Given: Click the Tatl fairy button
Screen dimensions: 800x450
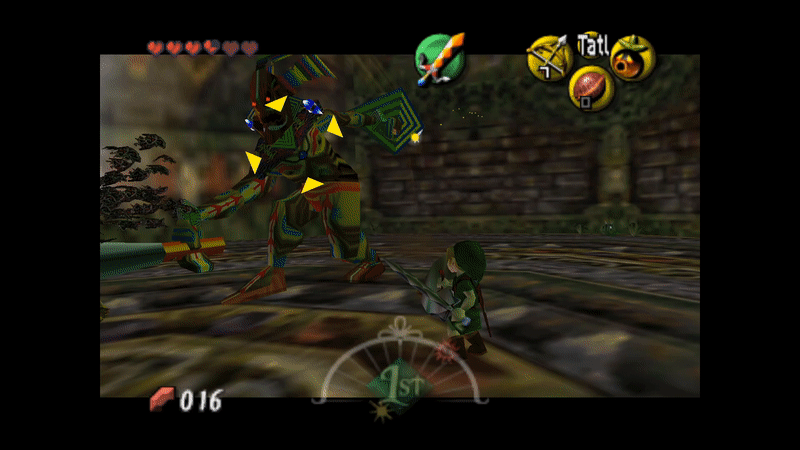Looking at the screenshot, I should 592,44.
